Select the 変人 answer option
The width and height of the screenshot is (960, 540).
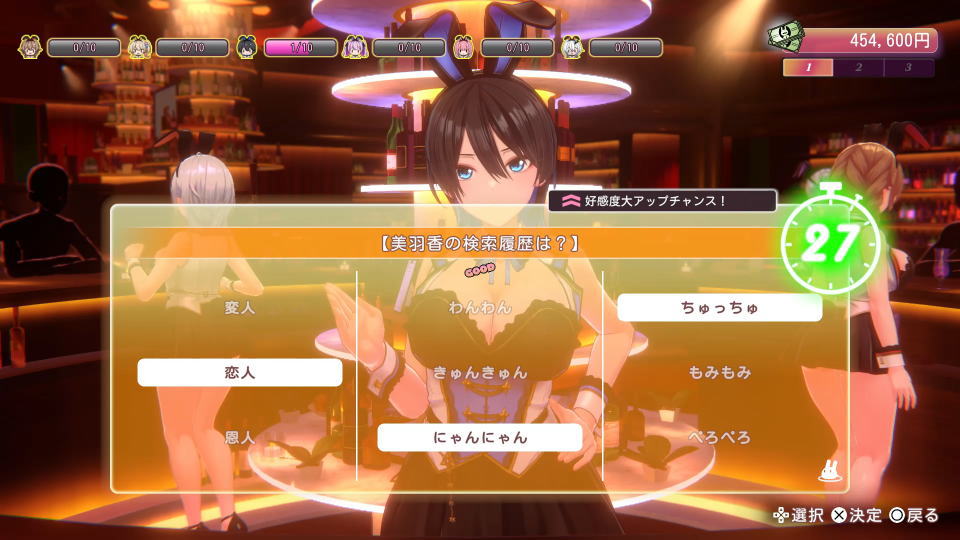pyautogui.click(x=240, y=307)
